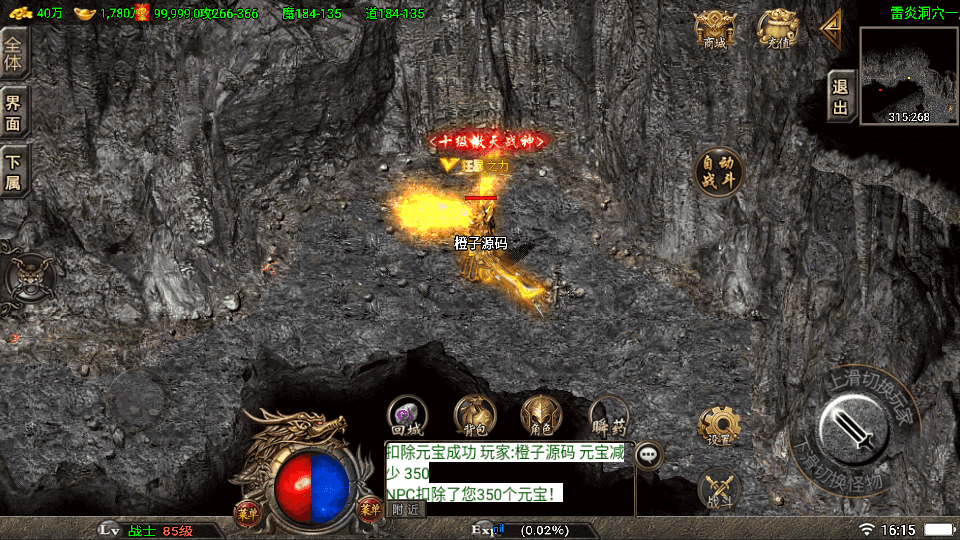Tap the 战斗 crossed-swords button
The image size is (960, 540).
718,488
